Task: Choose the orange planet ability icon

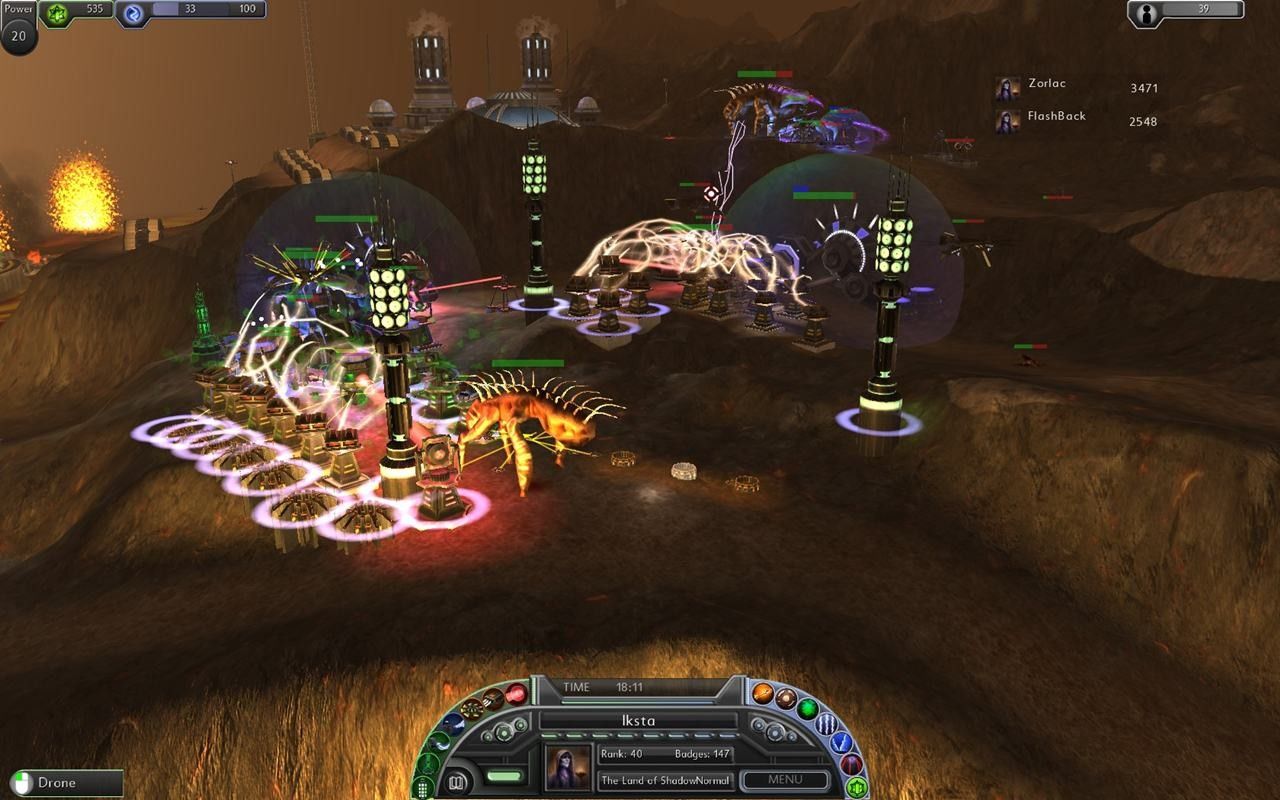Action: pyautogui.click(x=763, y=693)
